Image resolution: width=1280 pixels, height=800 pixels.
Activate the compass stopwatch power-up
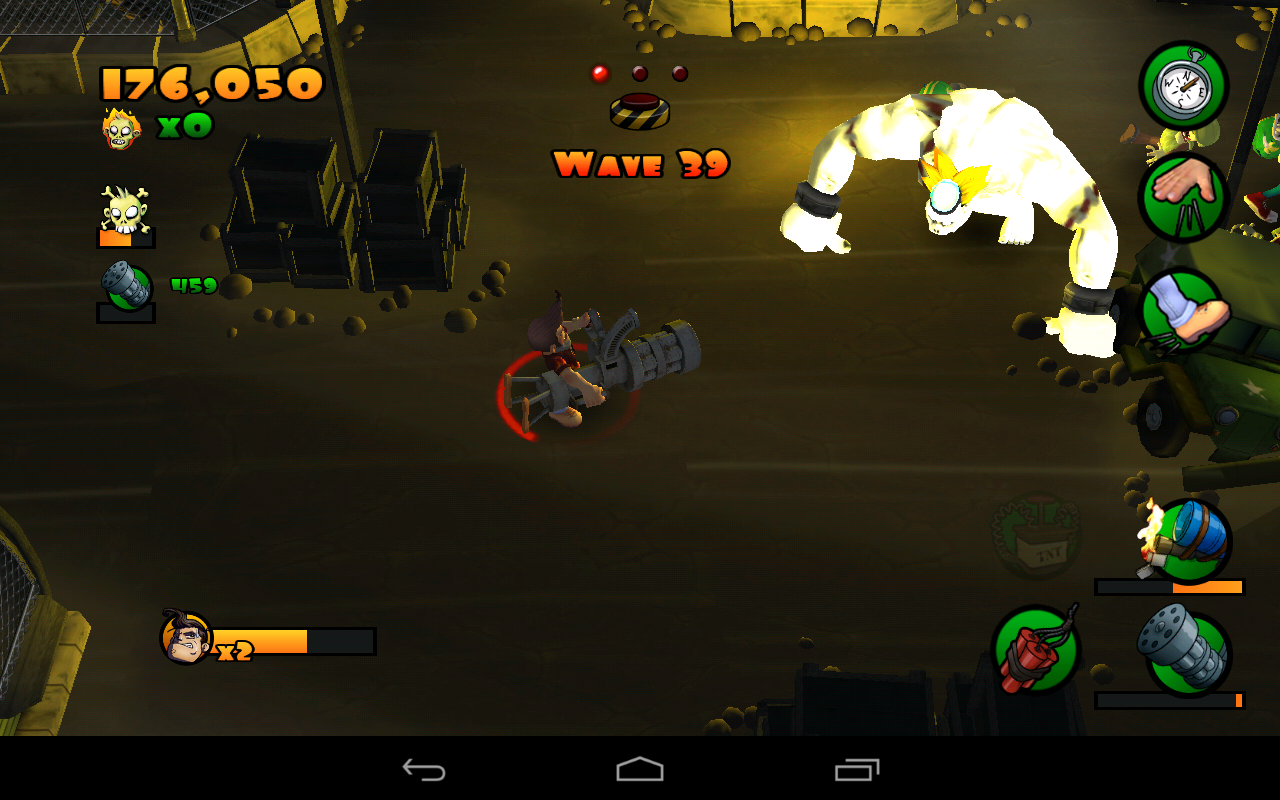click(x=1183, y=86)
